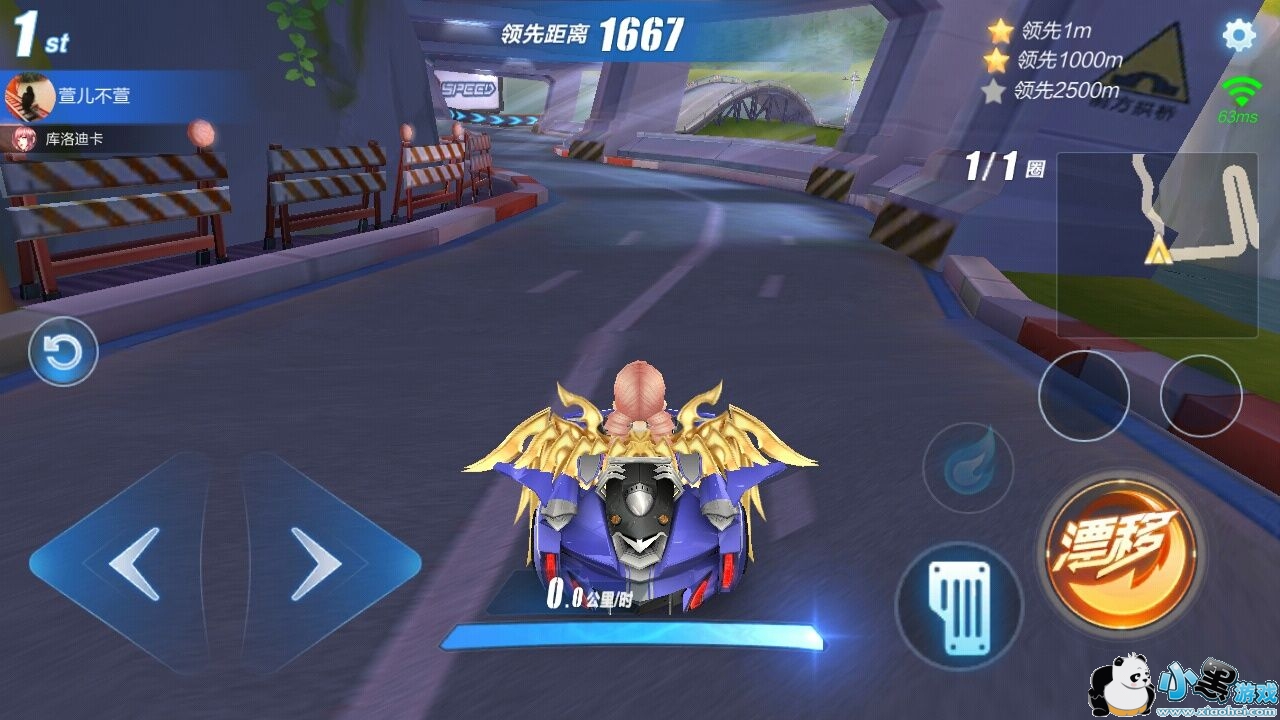Open the settings gear icon
This screenshot has width=1280, height=720.
(1239, 36)
